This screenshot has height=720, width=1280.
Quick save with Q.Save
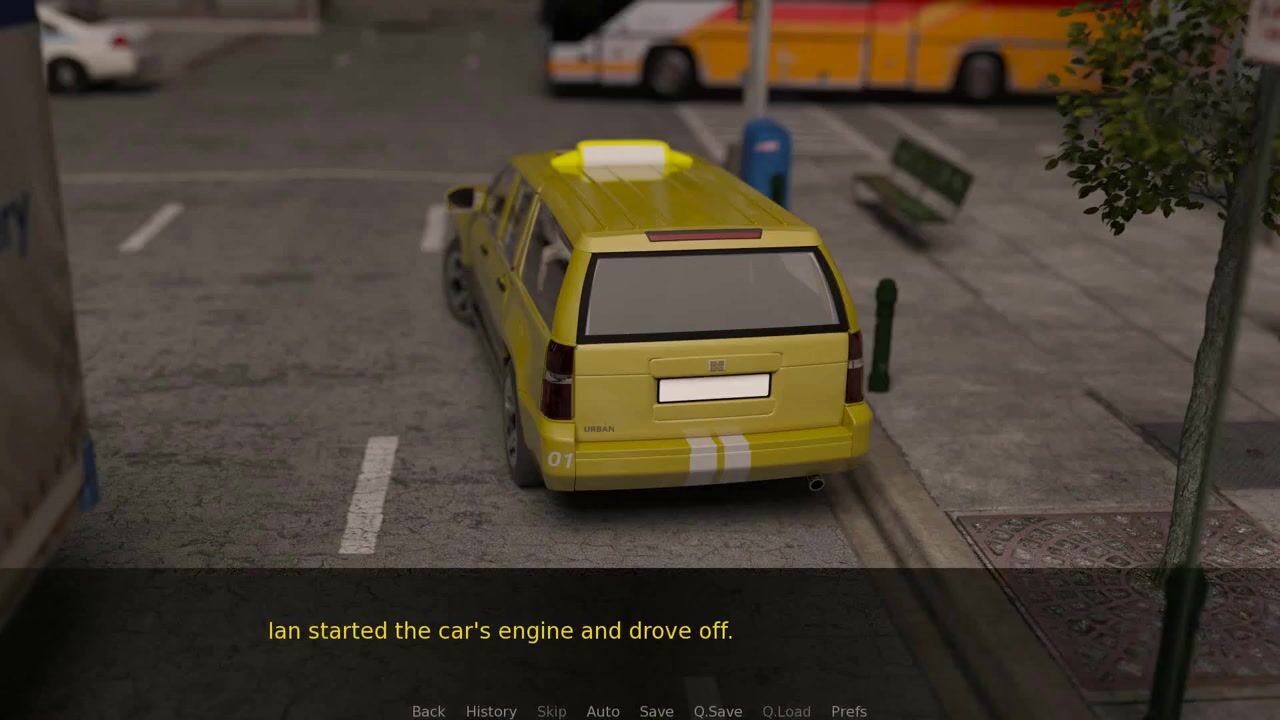[x=718, y=711]
